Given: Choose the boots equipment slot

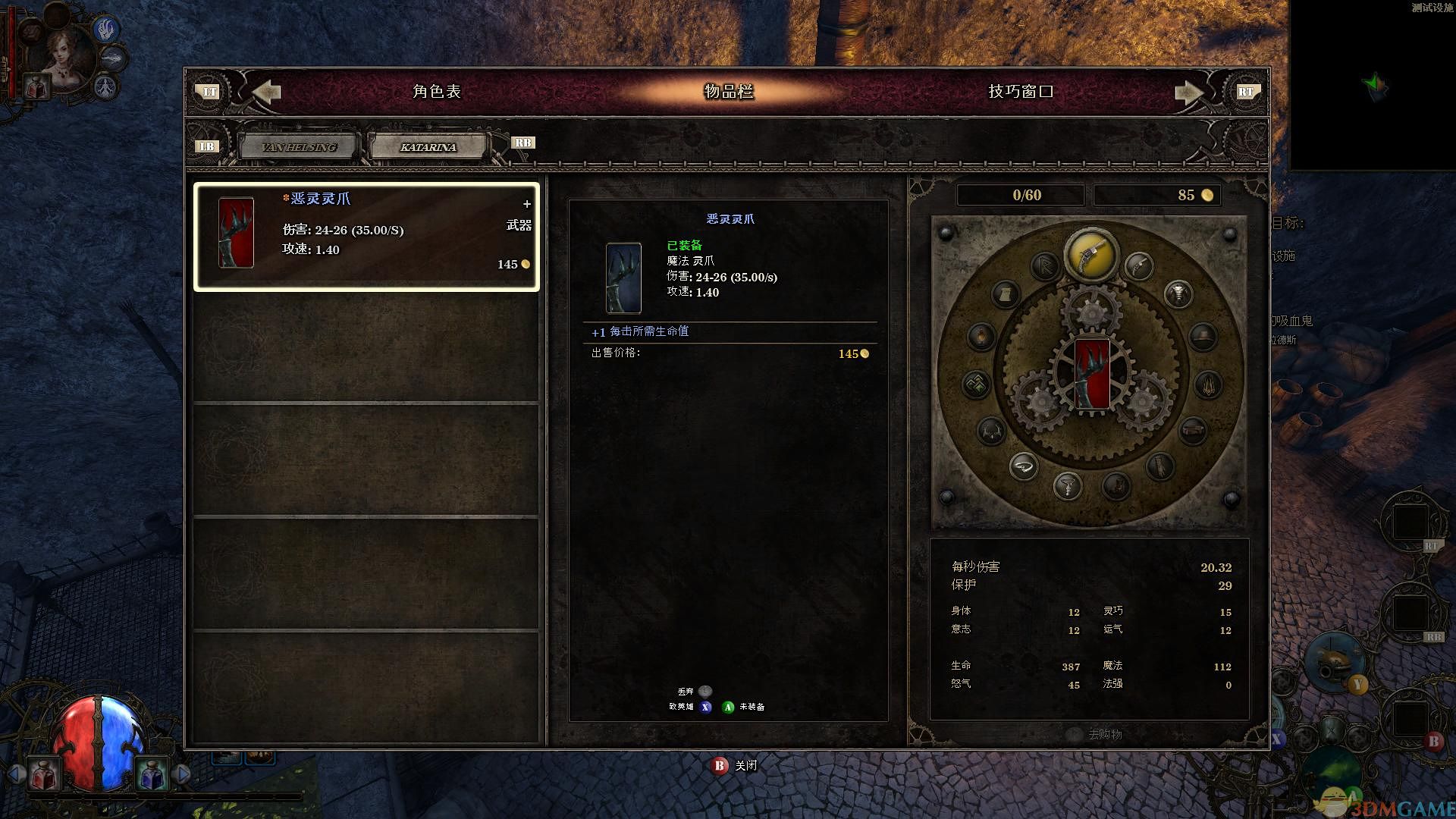Looking at the screenshot, I should 1116,485.
